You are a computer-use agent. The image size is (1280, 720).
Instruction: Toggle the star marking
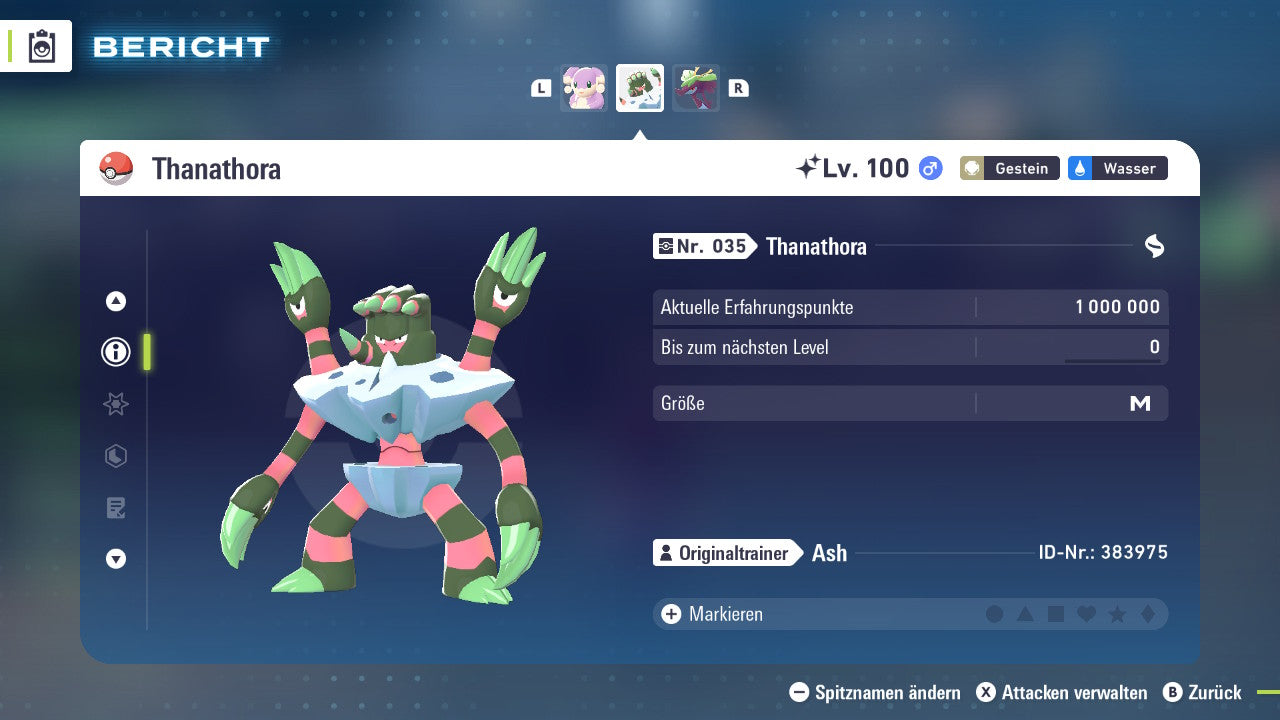(x=1117, y=614)
